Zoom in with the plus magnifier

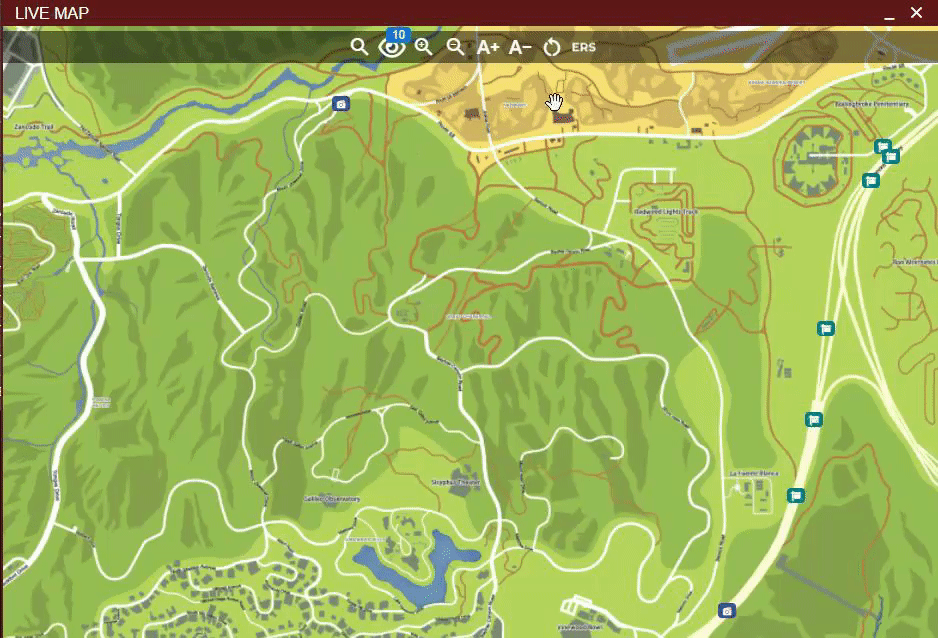[424, 47]
